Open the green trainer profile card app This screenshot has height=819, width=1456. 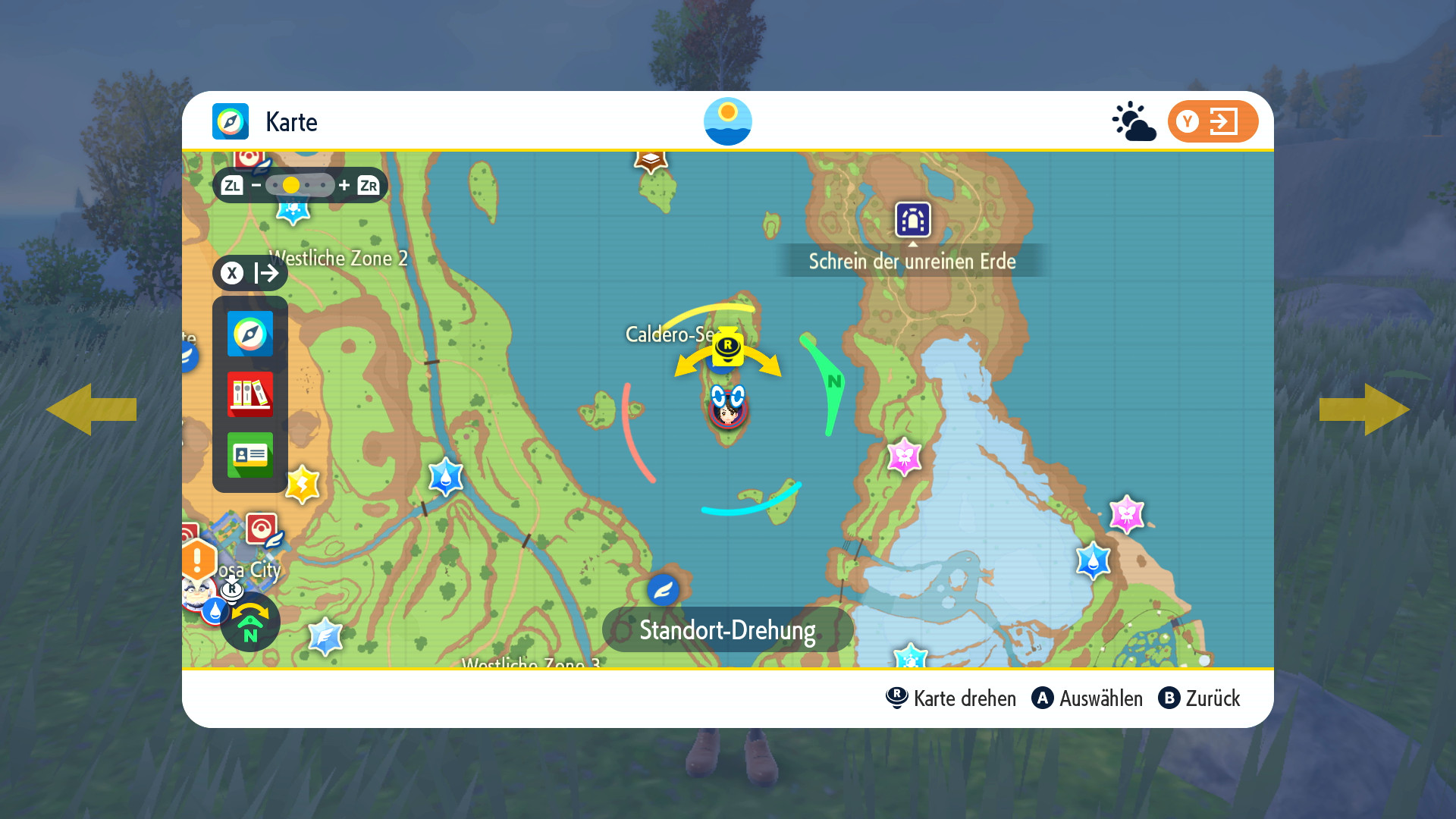pos(250,454)
